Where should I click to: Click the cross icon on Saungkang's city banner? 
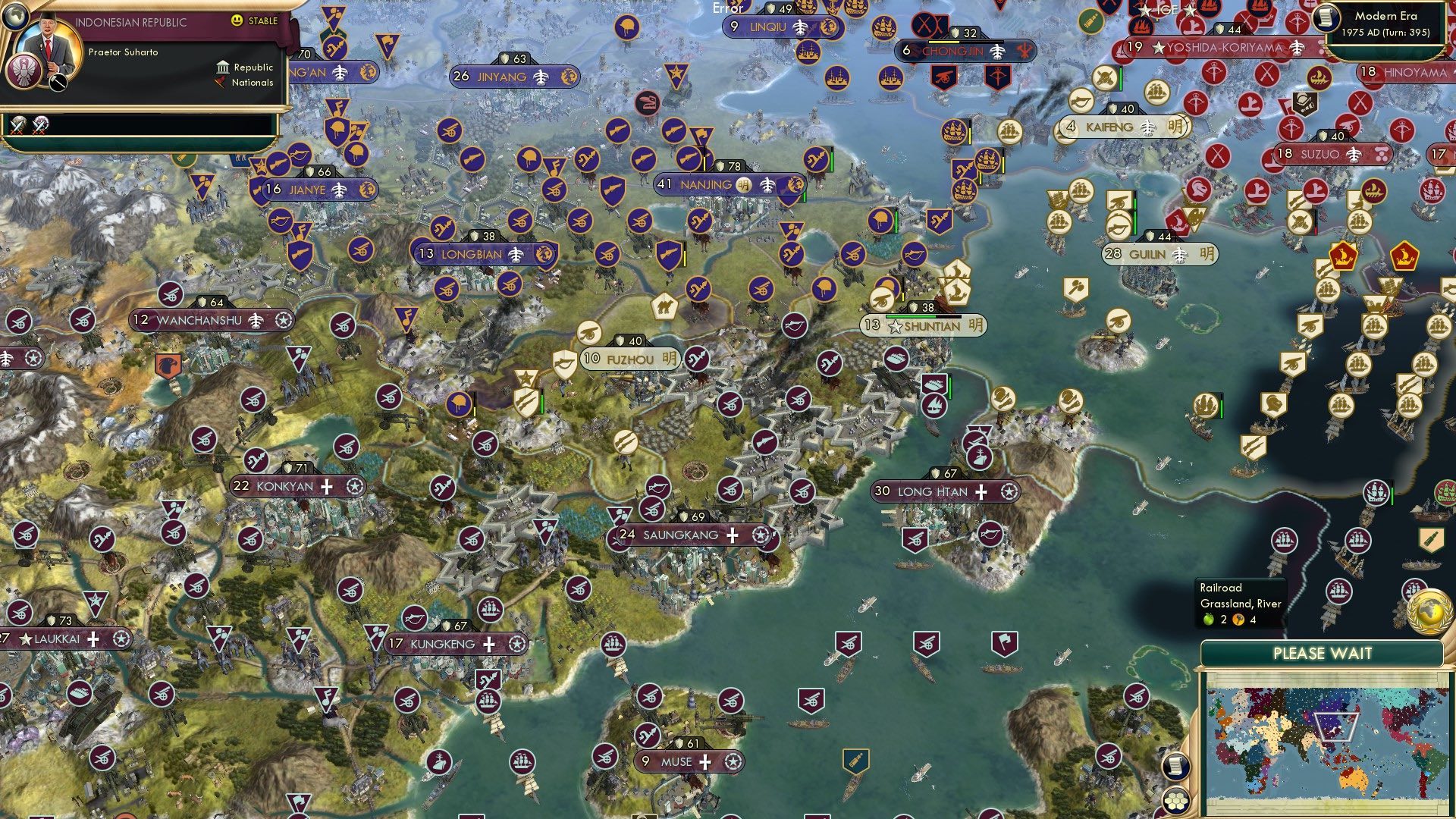(x=732, y=535)
